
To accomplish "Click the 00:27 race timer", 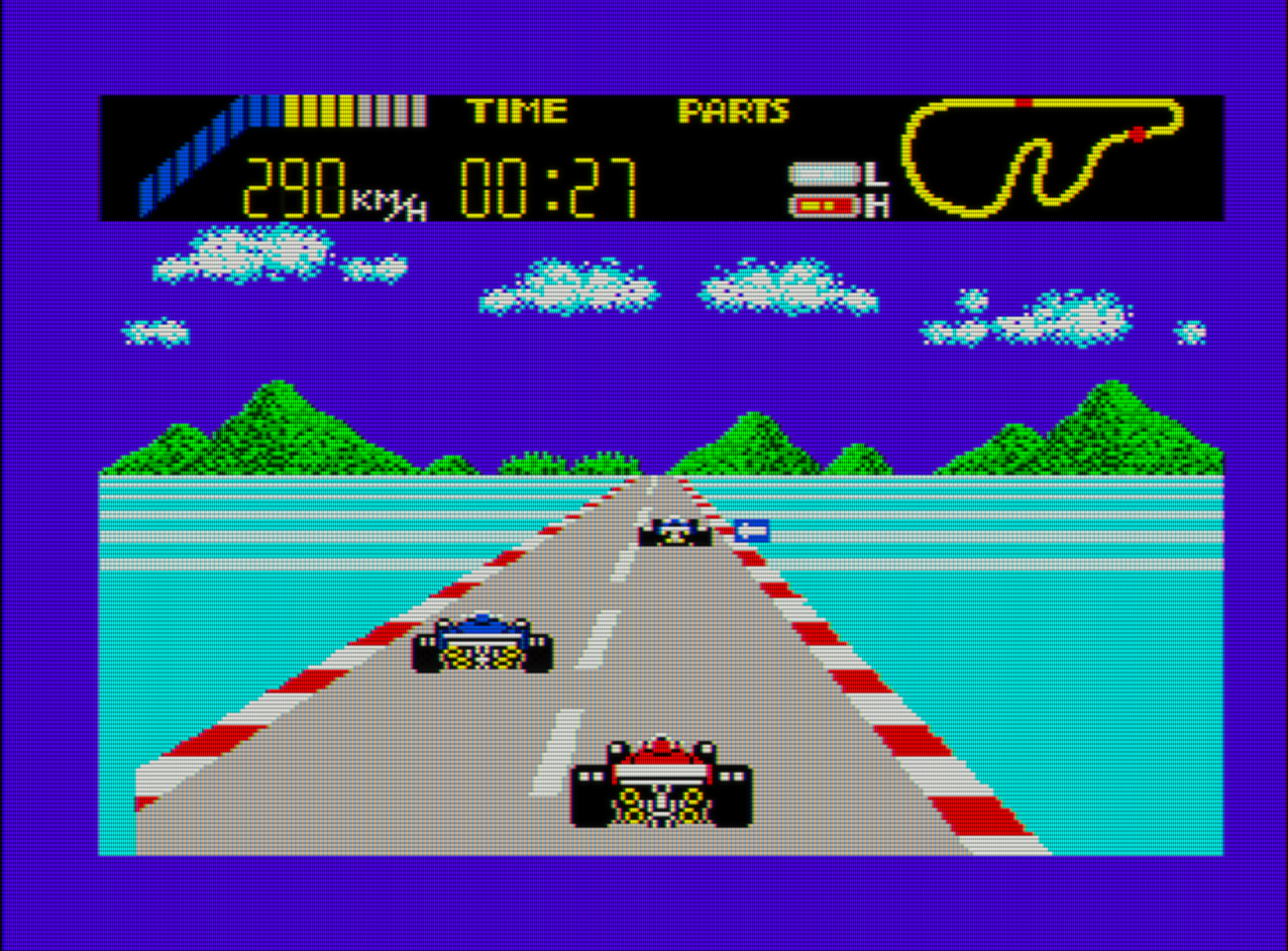I will (x=550, y=188).
